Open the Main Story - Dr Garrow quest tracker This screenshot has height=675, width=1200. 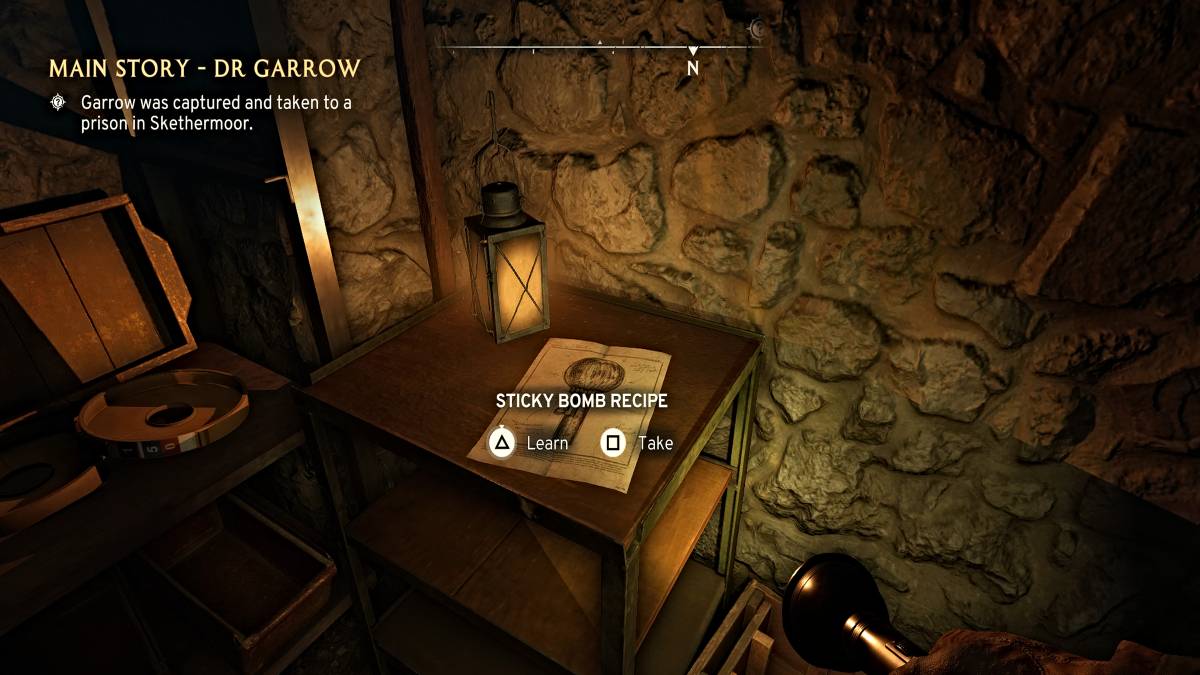pyautogui.click(x=204, y=69)
